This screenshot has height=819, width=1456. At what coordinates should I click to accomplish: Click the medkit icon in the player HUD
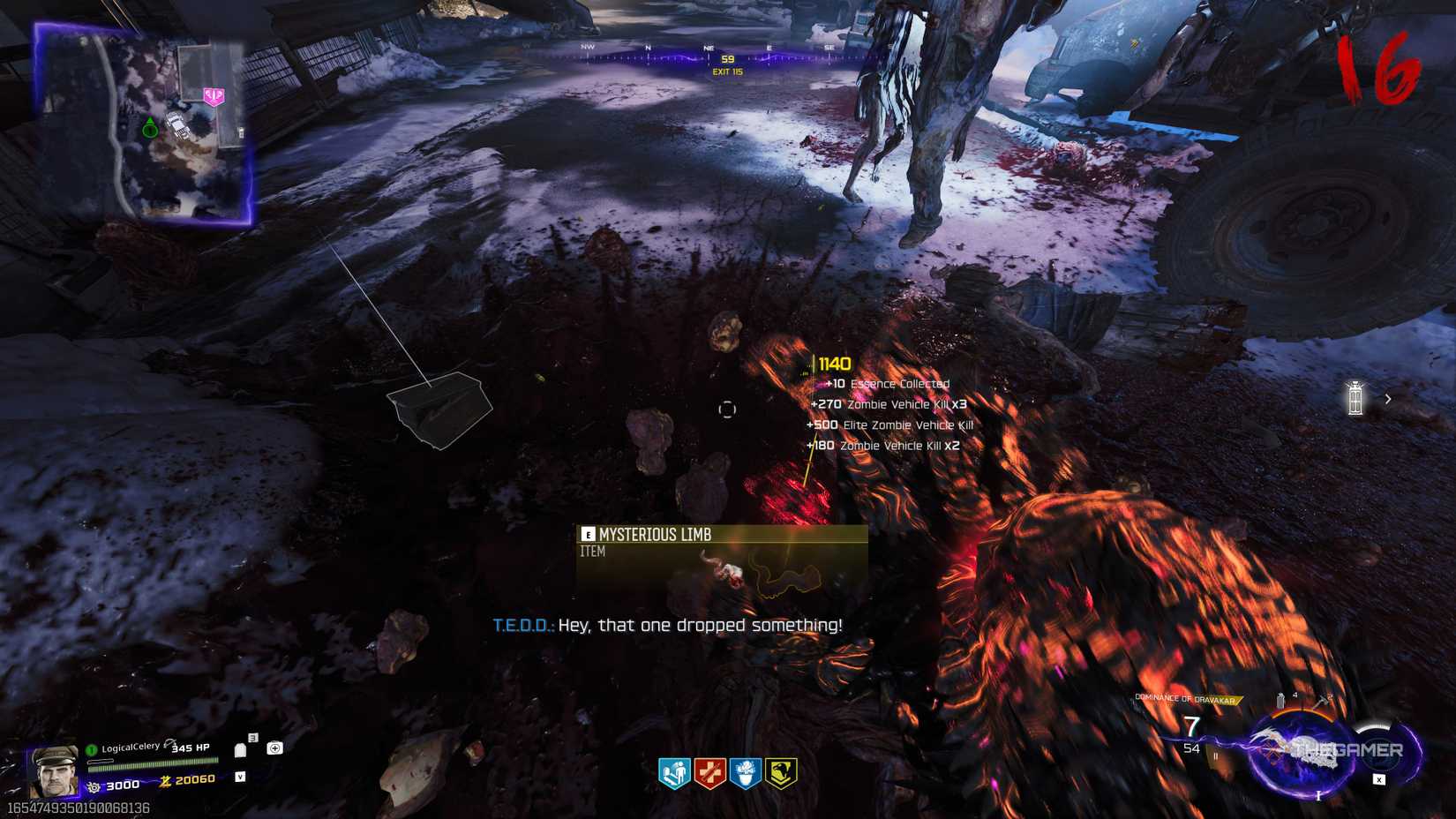[x=274, y=748]
